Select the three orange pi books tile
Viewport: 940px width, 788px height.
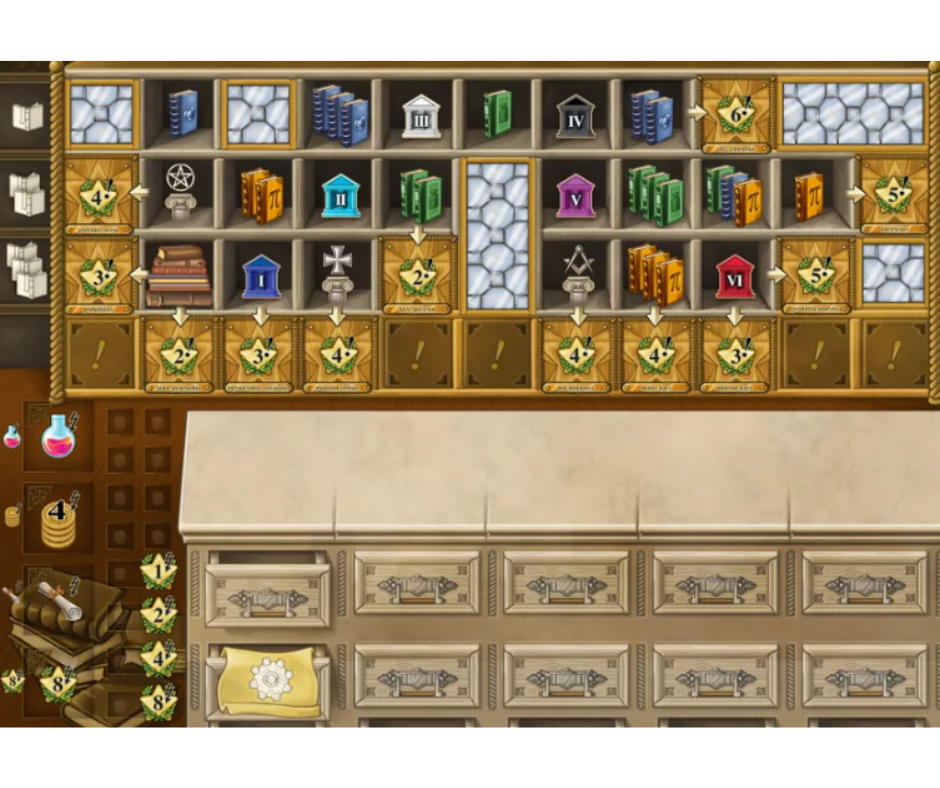655,273
